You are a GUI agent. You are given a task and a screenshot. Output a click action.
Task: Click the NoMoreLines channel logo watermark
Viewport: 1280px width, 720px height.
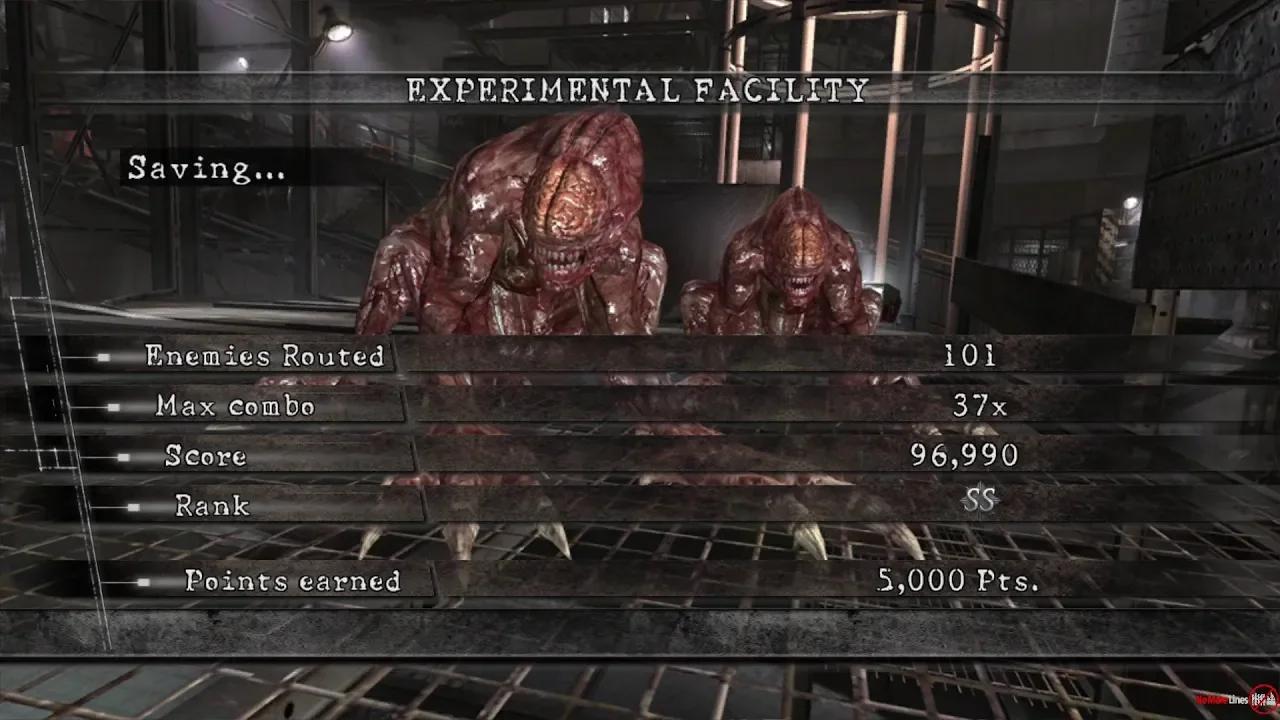click(1222, 699)
